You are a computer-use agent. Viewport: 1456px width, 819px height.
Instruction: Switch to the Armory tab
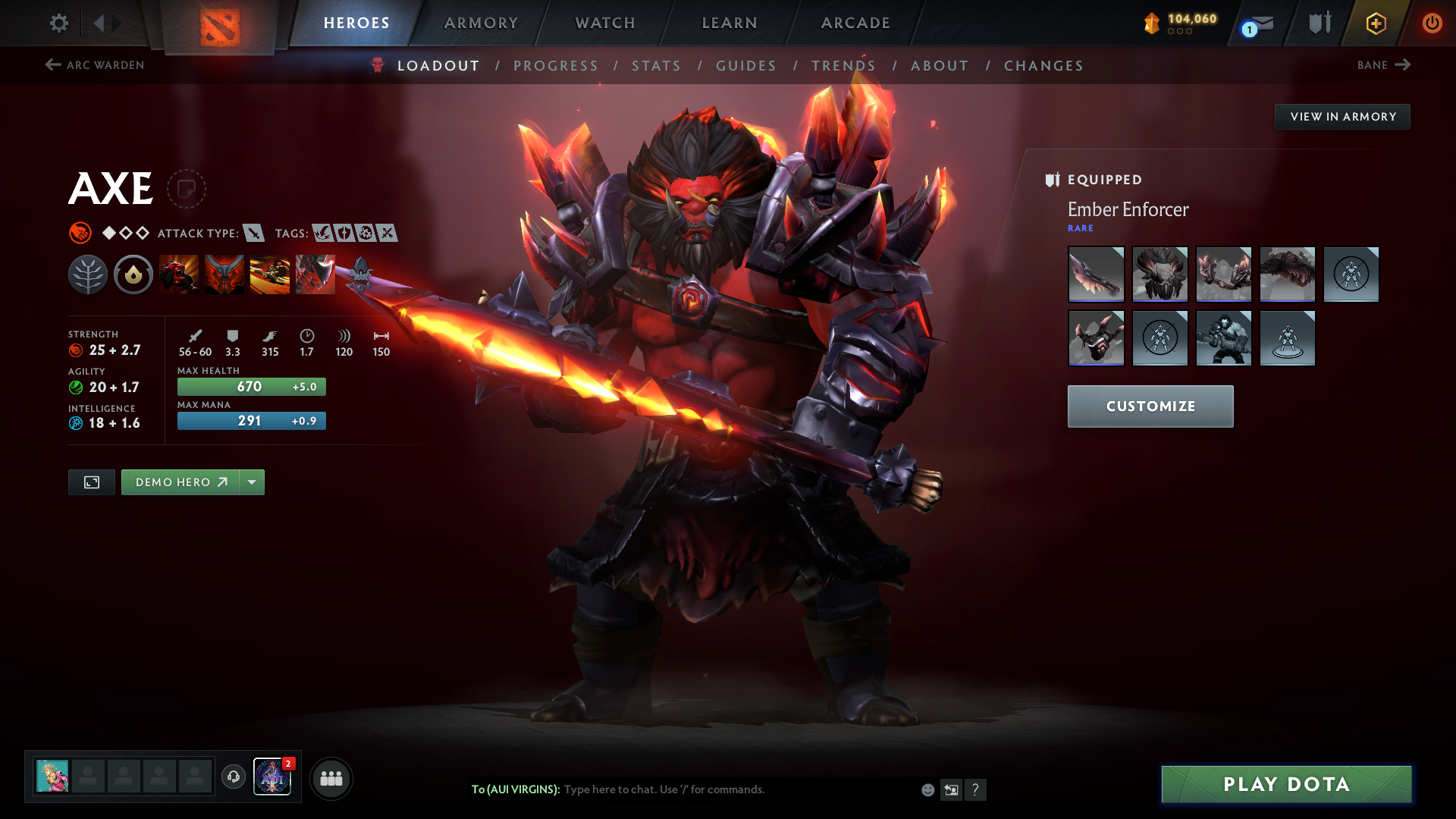pyautogui.click(x=481, y=23)
